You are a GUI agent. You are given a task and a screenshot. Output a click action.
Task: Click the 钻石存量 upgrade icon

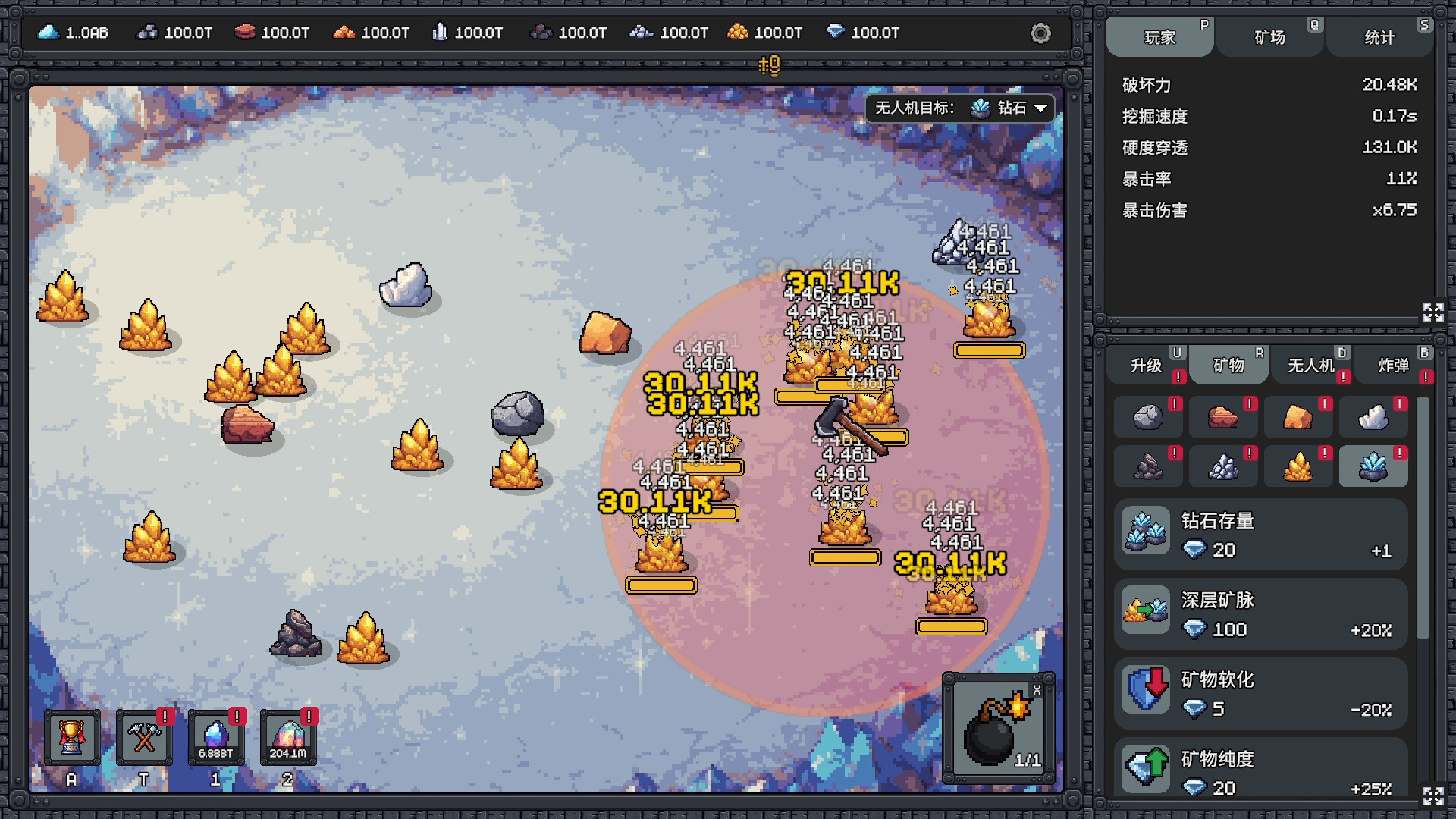pos(1145,531)
